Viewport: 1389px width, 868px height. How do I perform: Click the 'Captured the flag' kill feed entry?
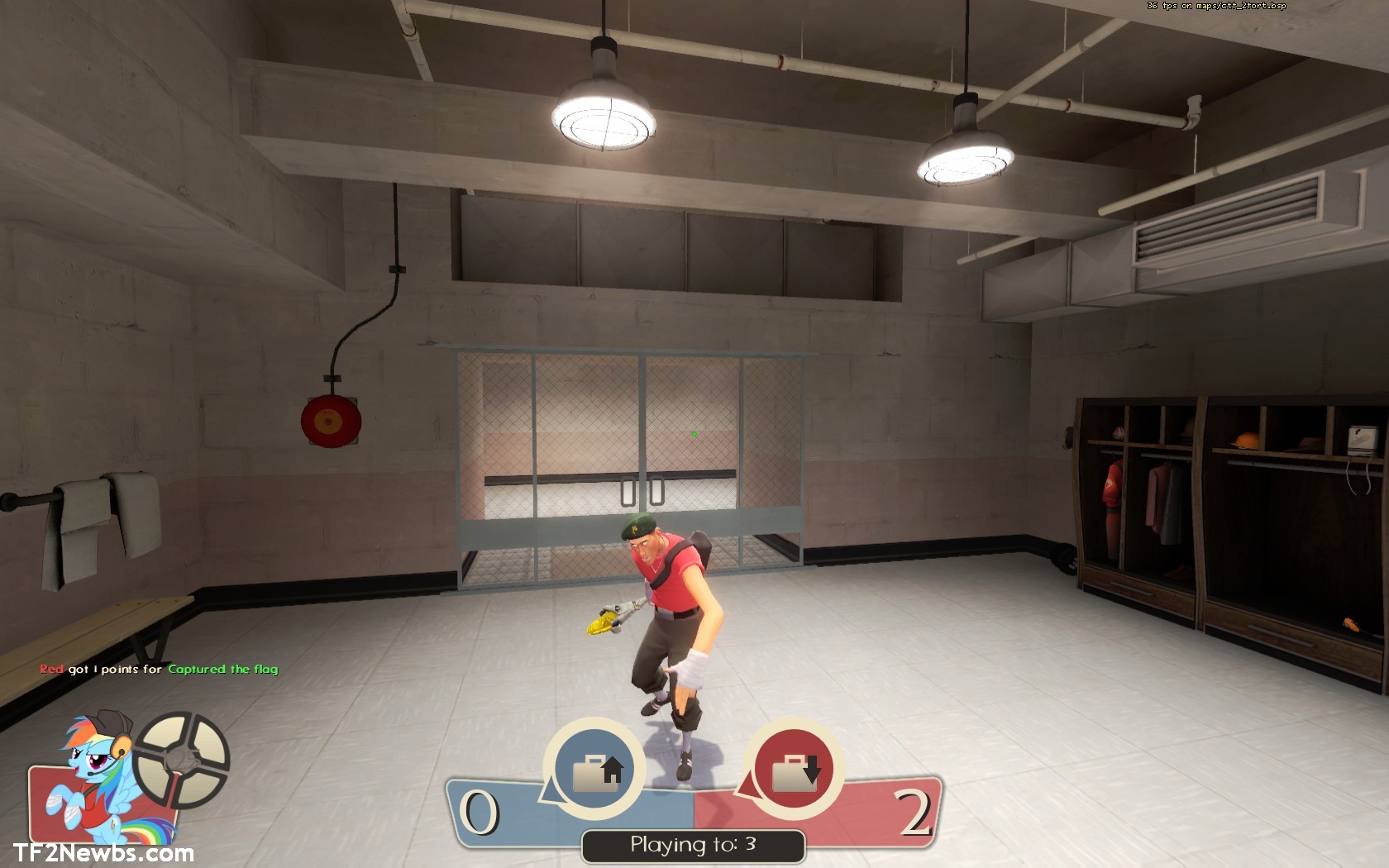click(223, 668)
